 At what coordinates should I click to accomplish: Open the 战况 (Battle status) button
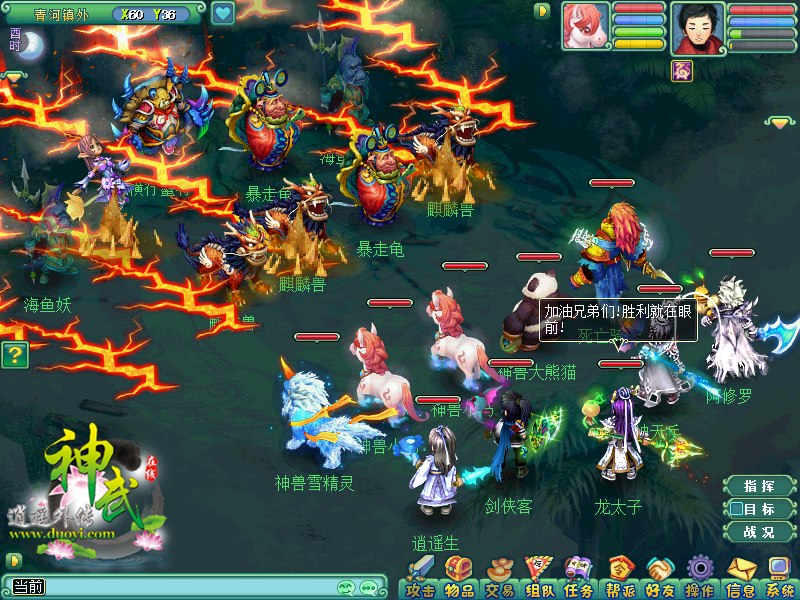759,532
